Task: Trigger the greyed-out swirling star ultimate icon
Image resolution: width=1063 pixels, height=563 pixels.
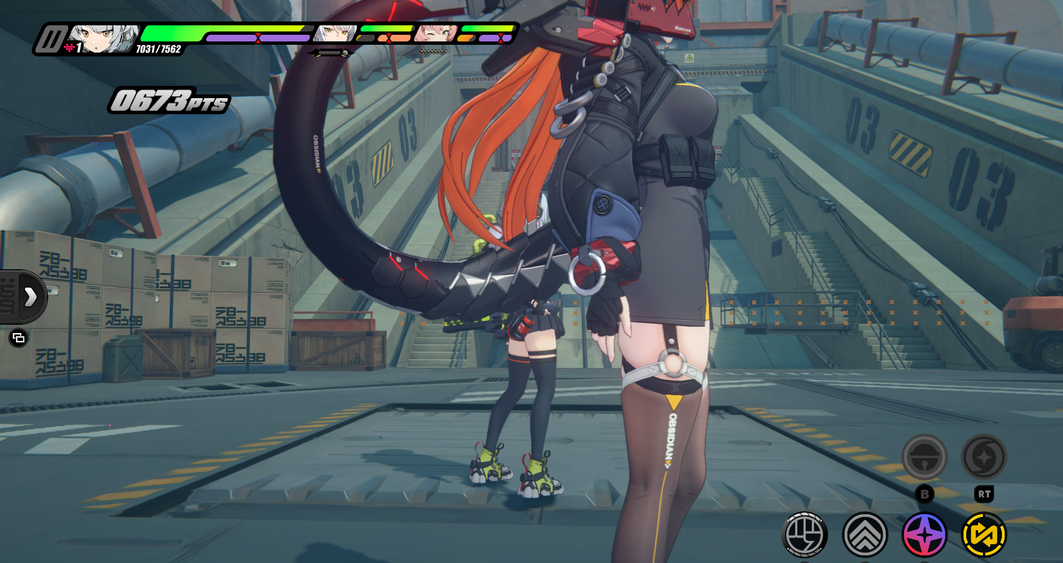Action: (x=984, y=457)
